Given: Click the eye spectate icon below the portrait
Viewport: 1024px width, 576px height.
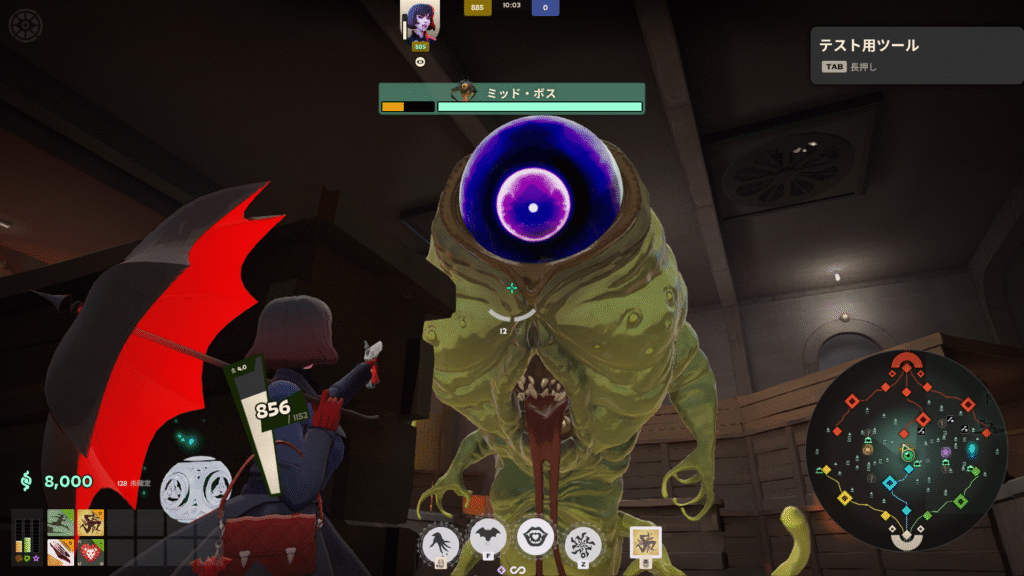Looking at the screenshot, I should [x=420, y=61].
